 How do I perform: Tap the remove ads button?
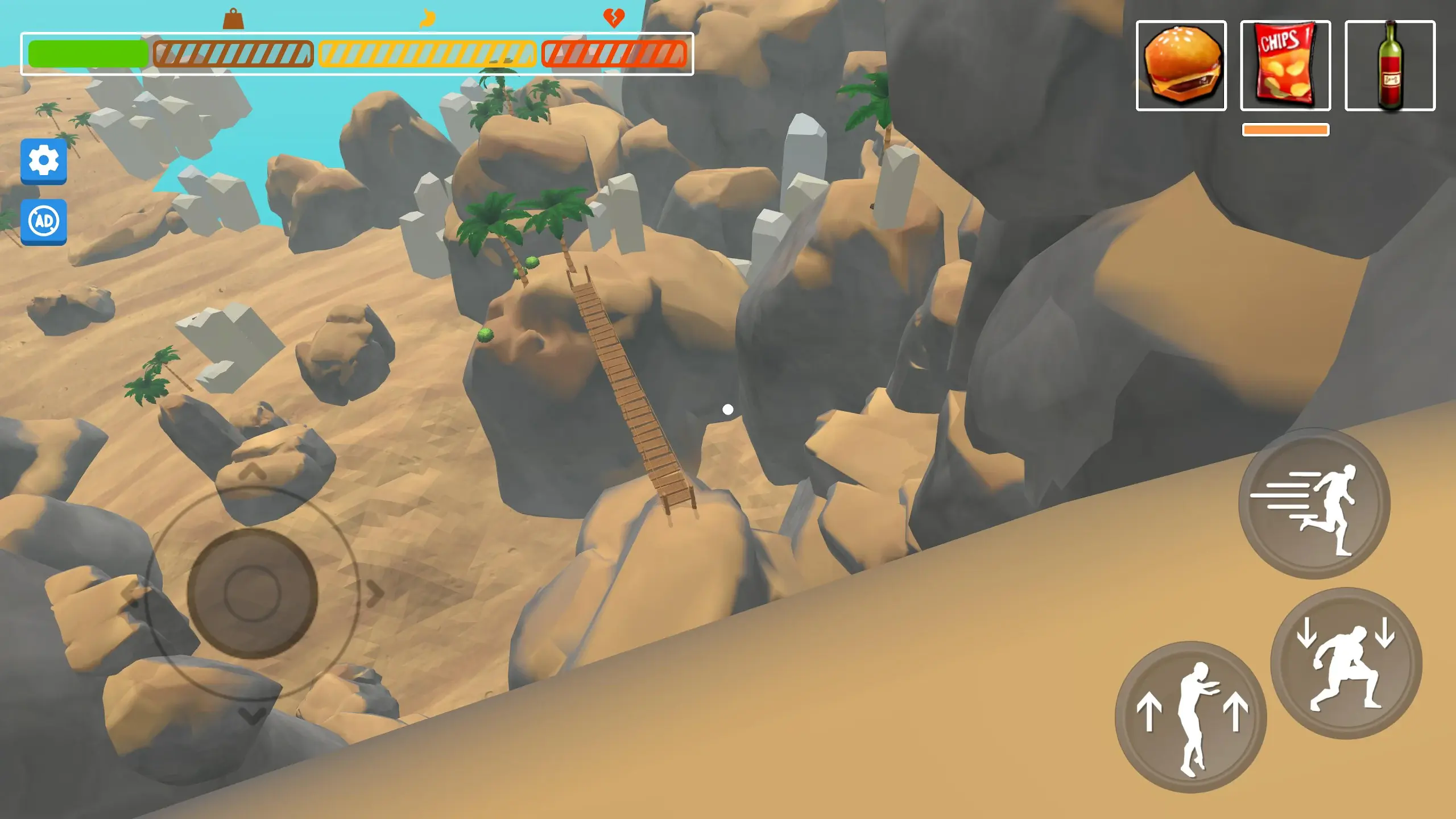click(x=44, y=221)
